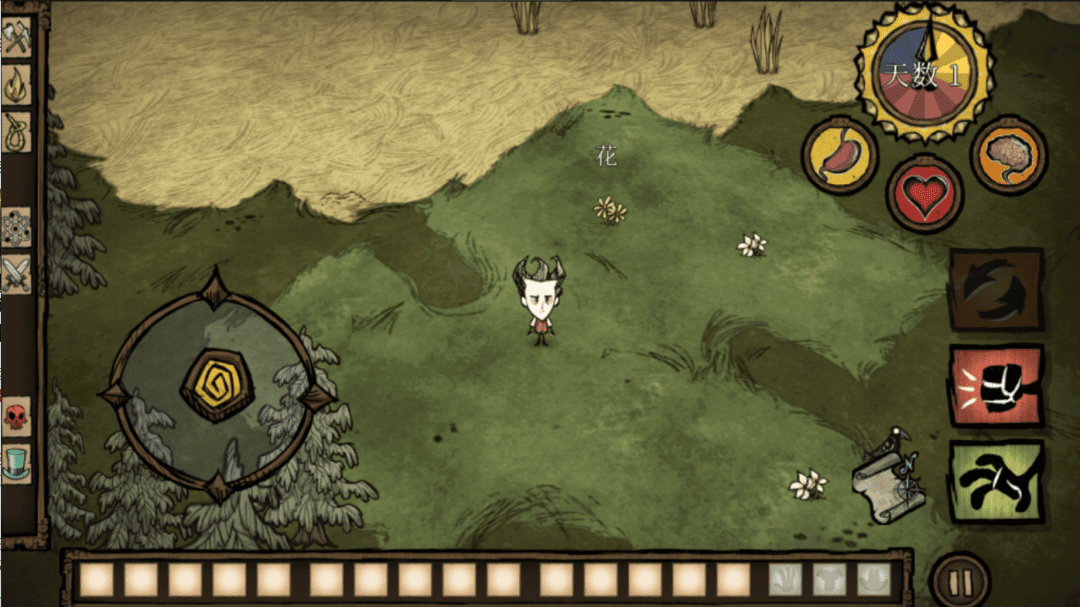The height and width of the screenshot is (607, 1080).
Task: Select the hand equipment slot
Action: pos(785,580)
